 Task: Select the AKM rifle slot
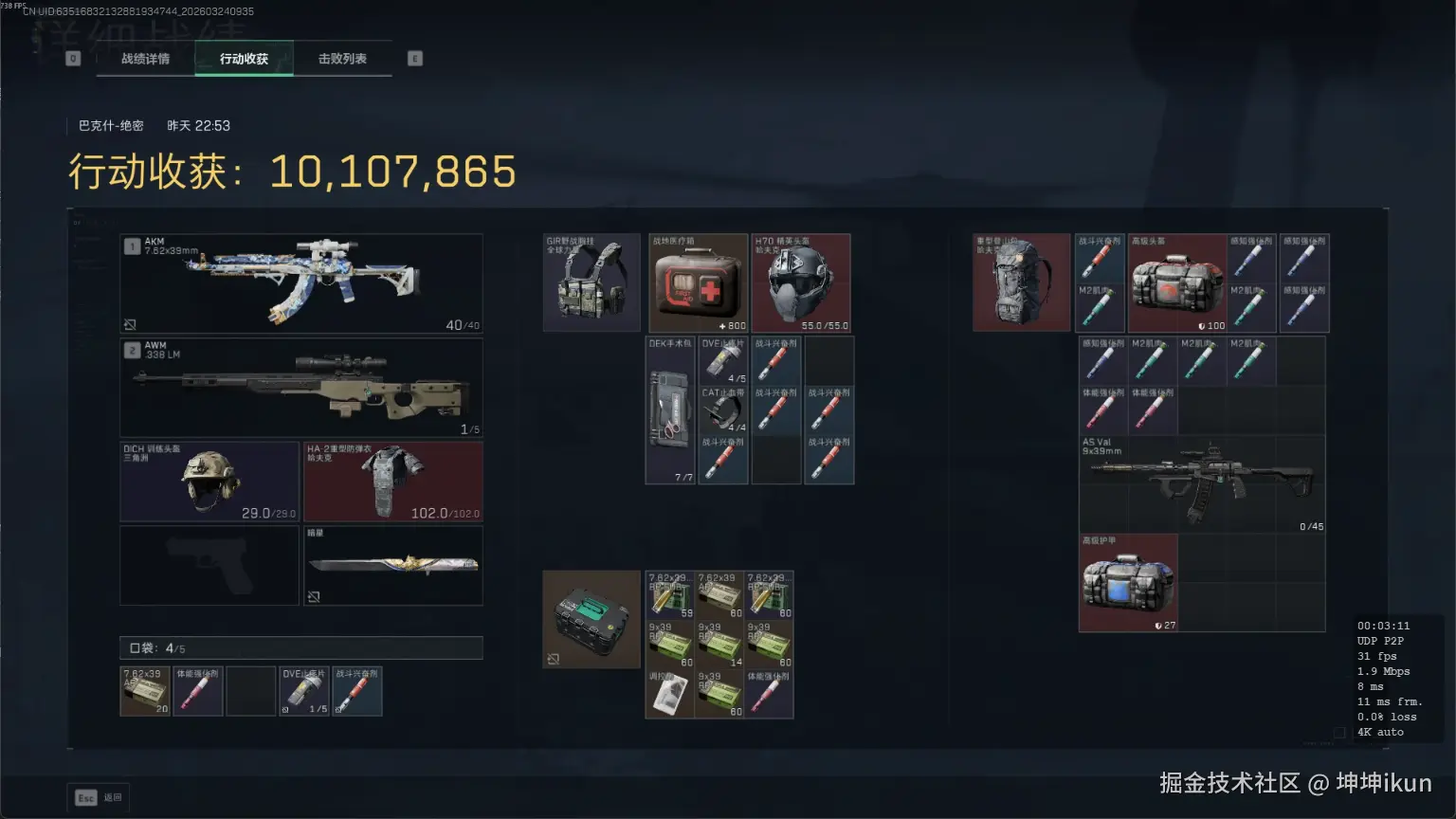pyautogui.click(x=300, y=282)
